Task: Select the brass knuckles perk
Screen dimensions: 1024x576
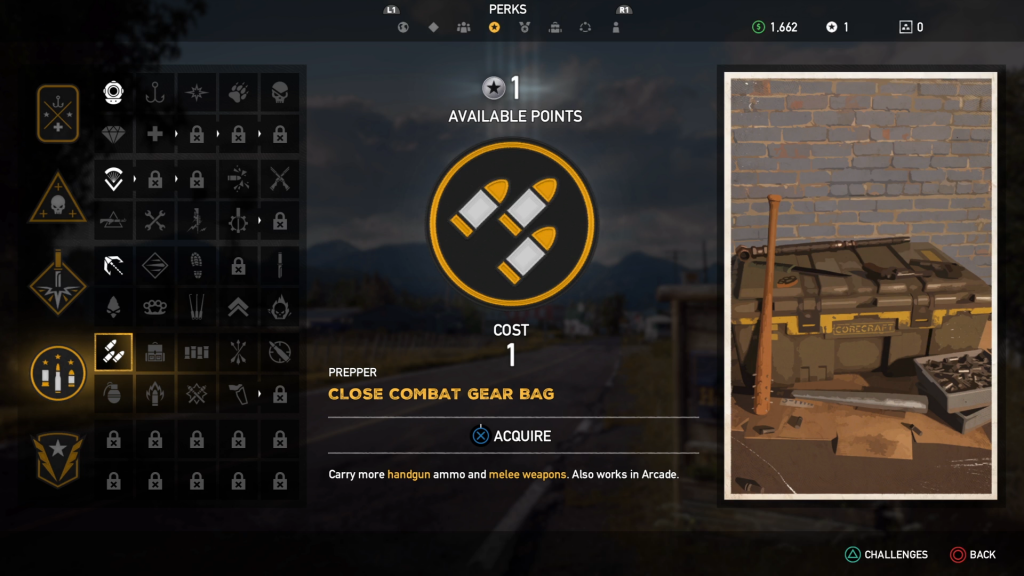Action: 155,307
